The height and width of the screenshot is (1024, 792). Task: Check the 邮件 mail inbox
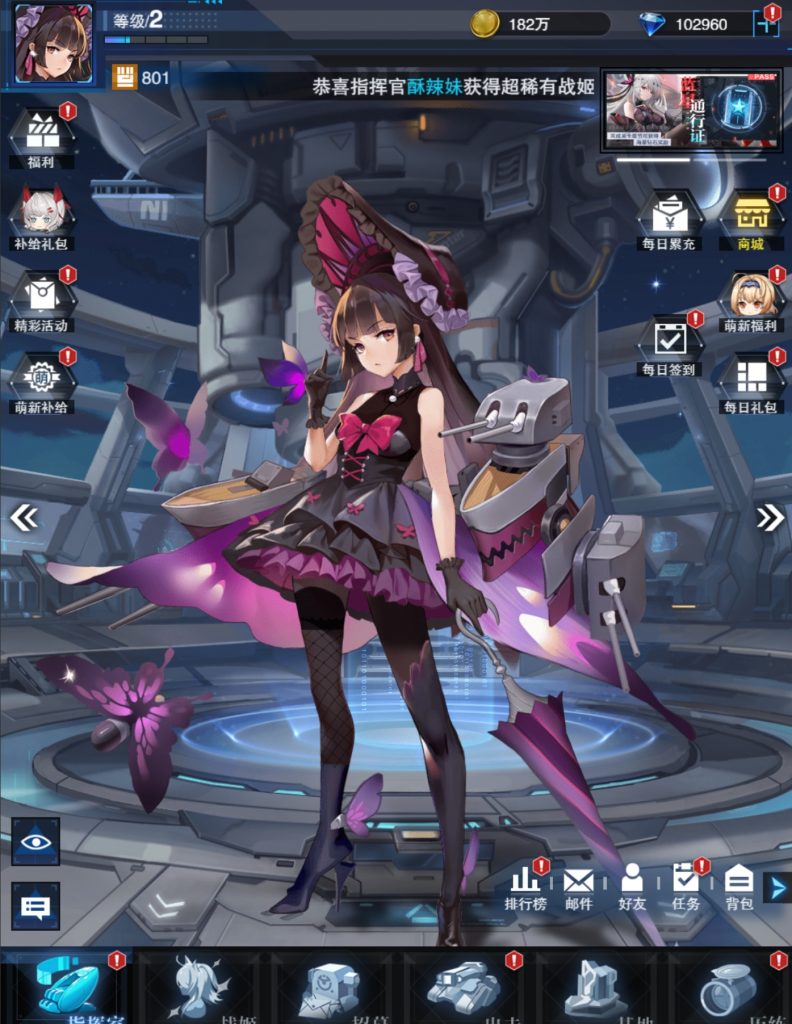click(x=578, y=886)
